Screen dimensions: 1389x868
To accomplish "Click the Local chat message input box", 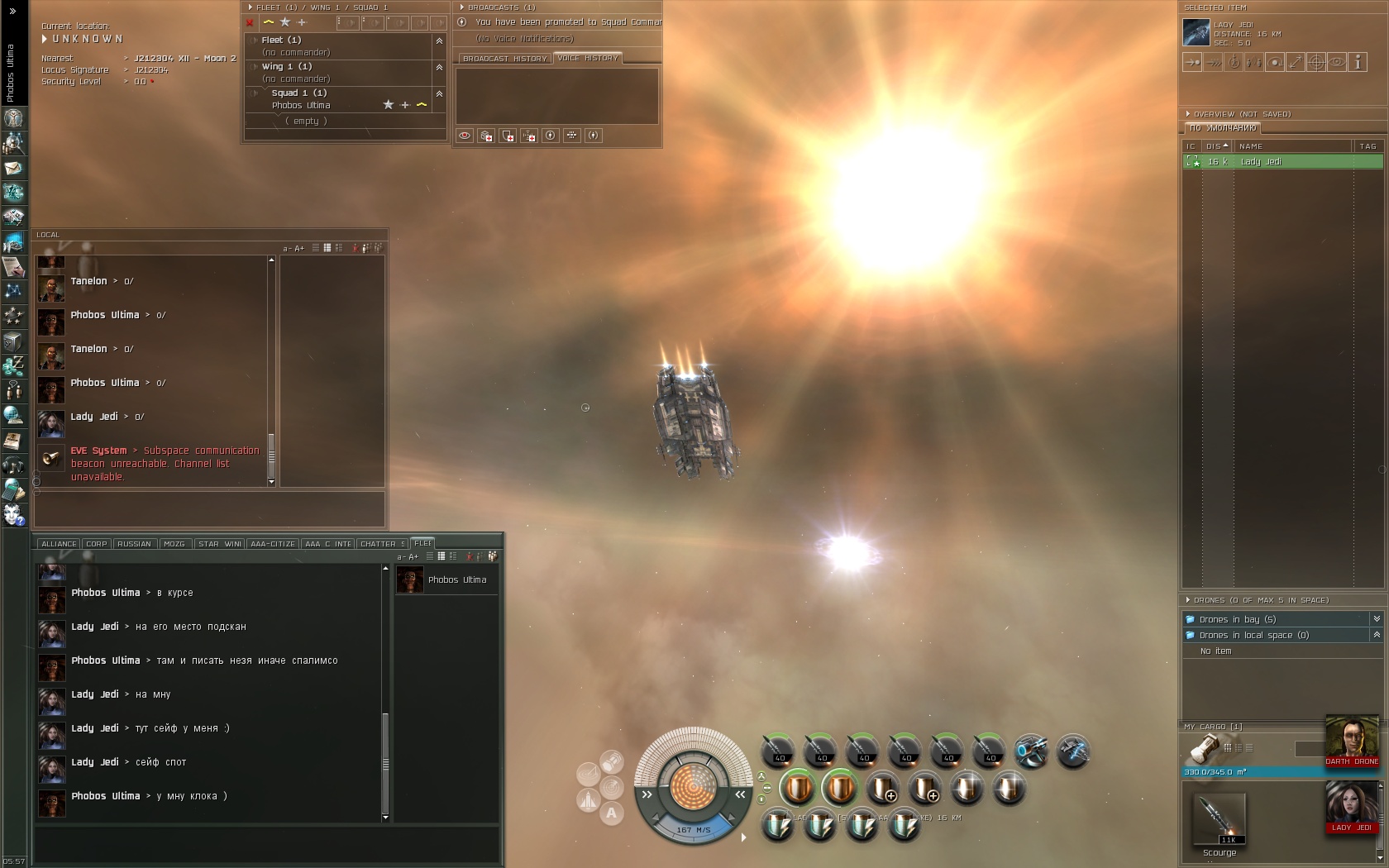I will point(209,507).
